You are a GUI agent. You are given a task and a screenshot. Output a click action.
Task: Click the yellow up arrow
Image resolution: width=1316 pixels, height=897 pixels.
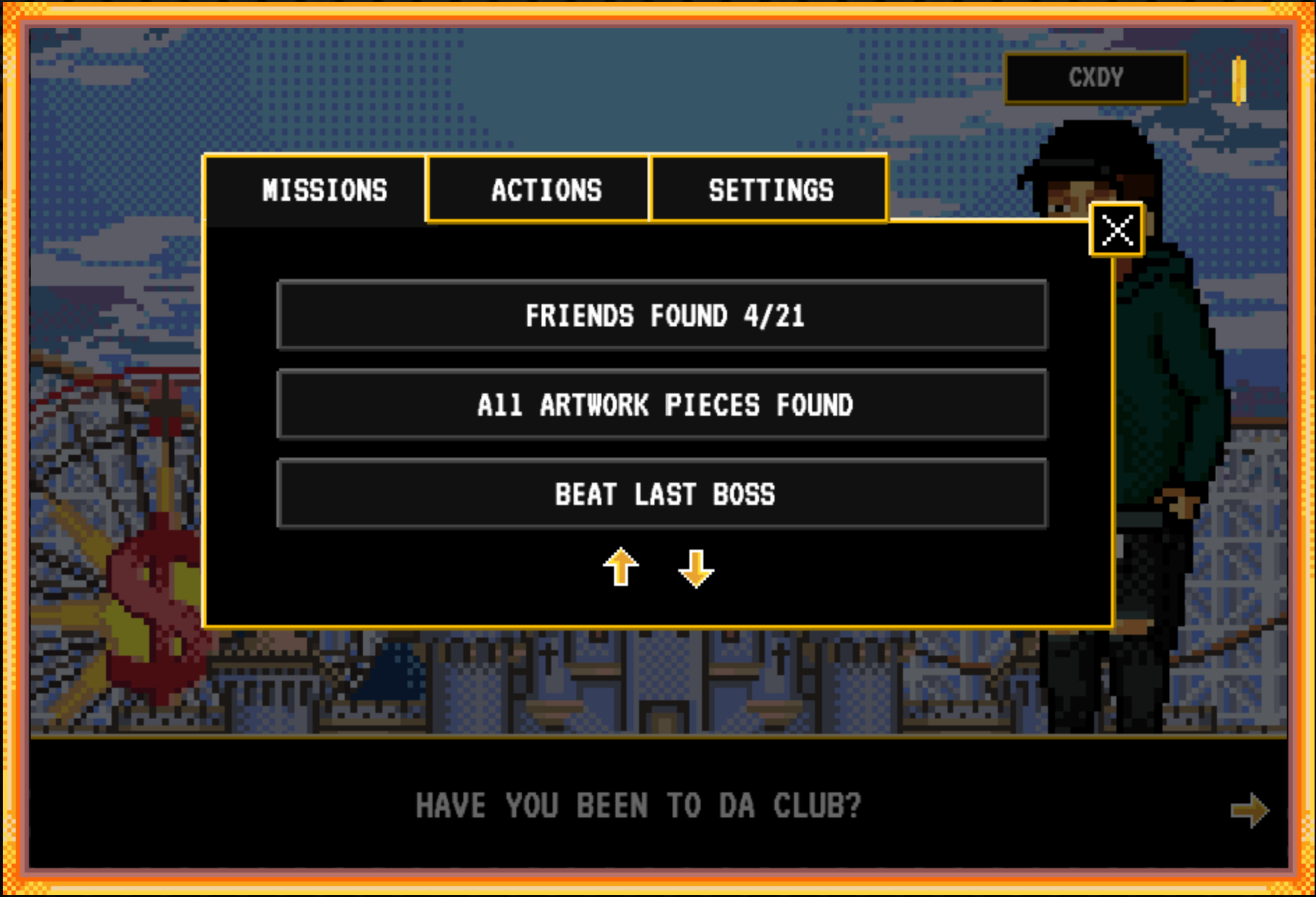620,567
